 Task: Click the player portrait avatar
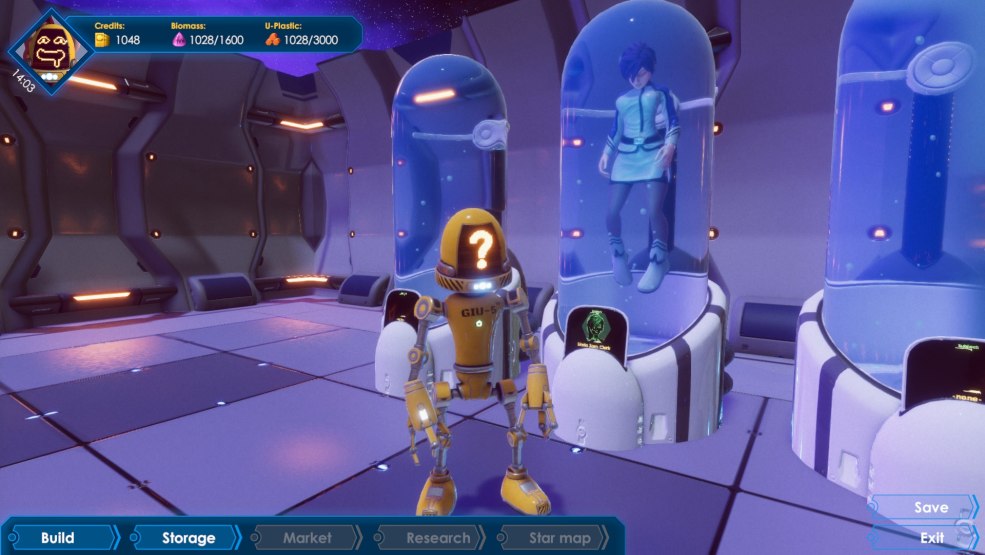[x=50, y=49]
